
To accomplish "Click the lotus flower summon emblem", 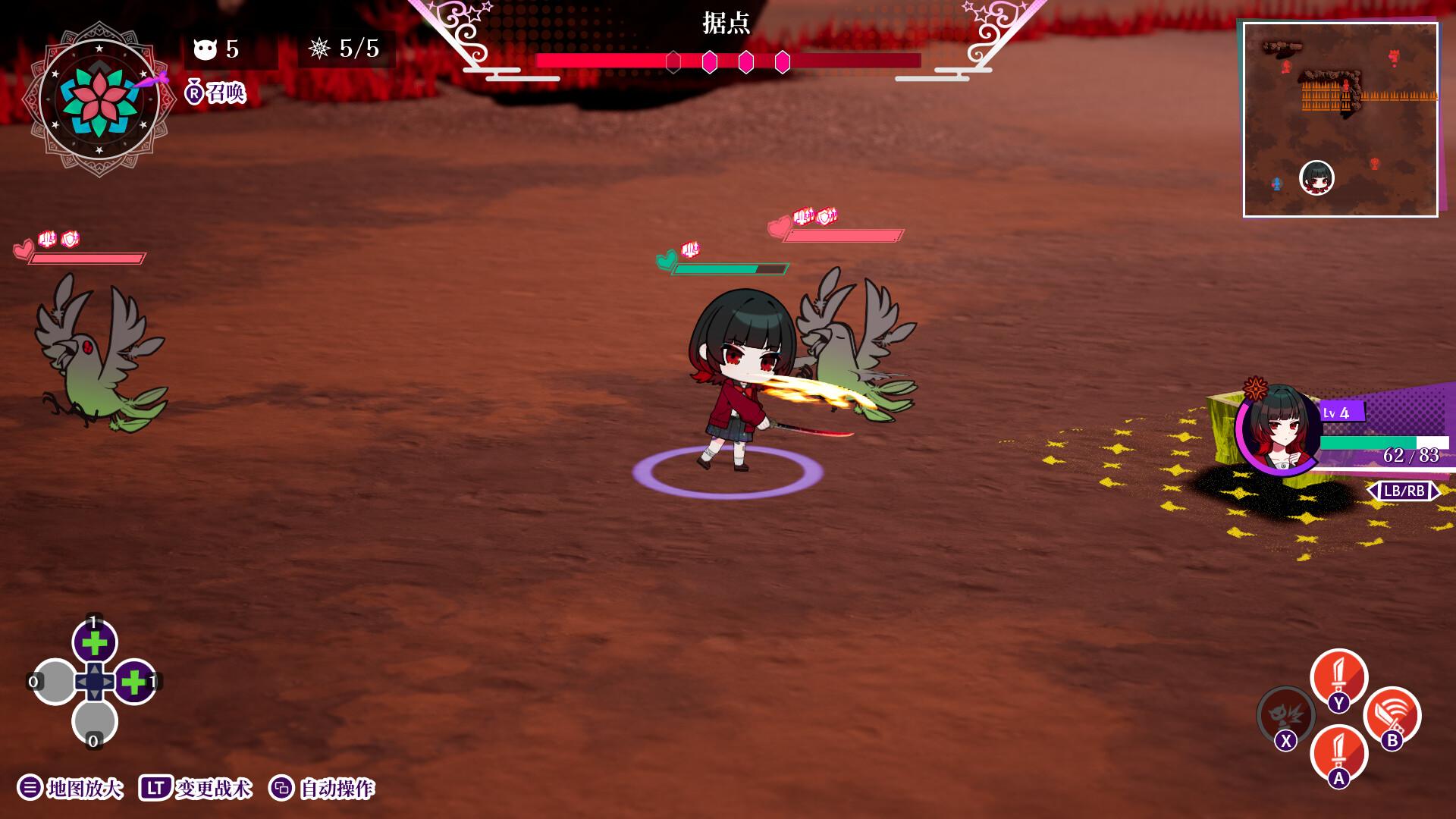I will pyautogui.click(x=99, y=97).
